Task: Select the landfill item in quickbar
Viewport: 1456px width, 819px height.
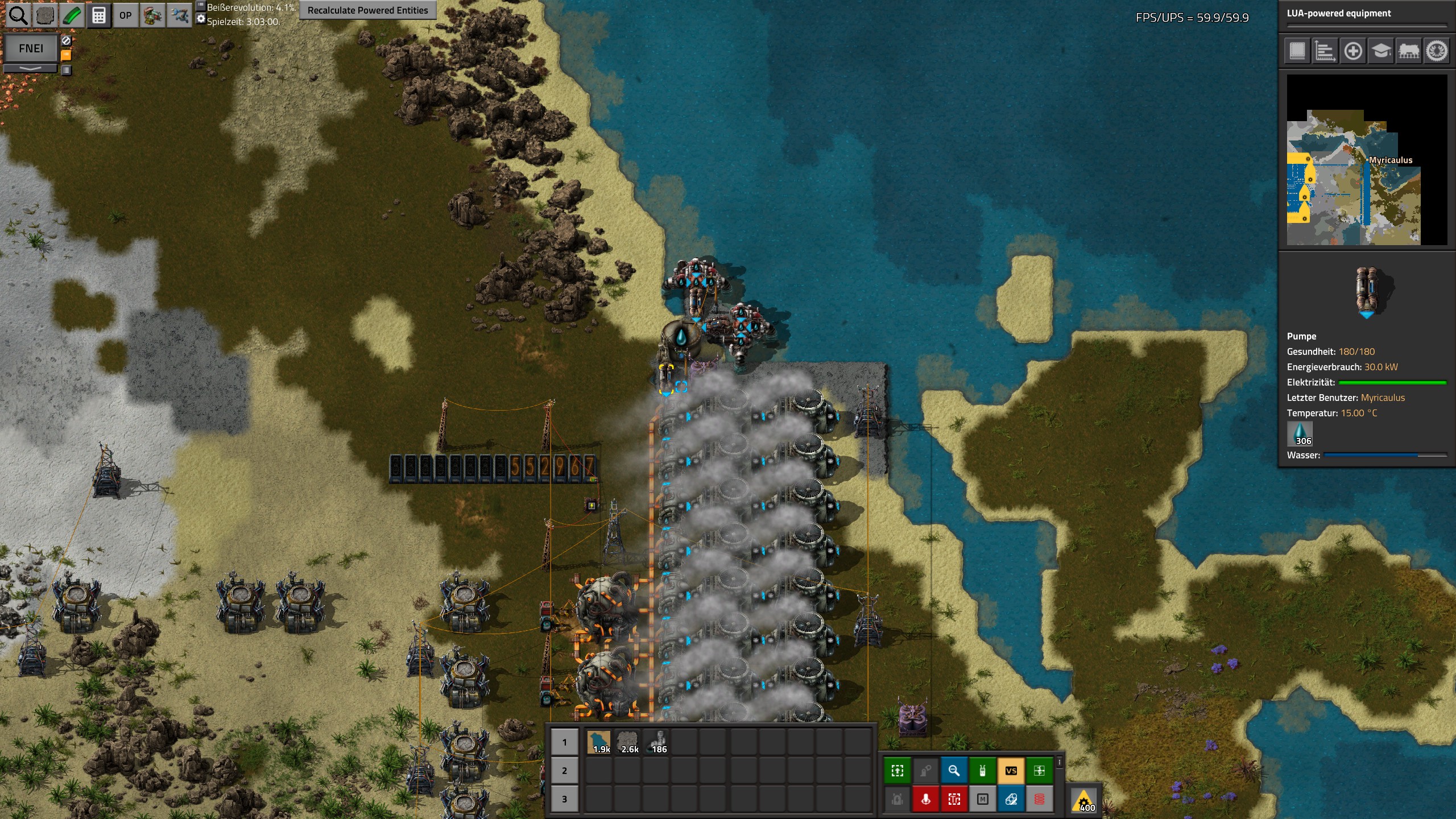Action: pyautogui.click(x=599, y=742)
